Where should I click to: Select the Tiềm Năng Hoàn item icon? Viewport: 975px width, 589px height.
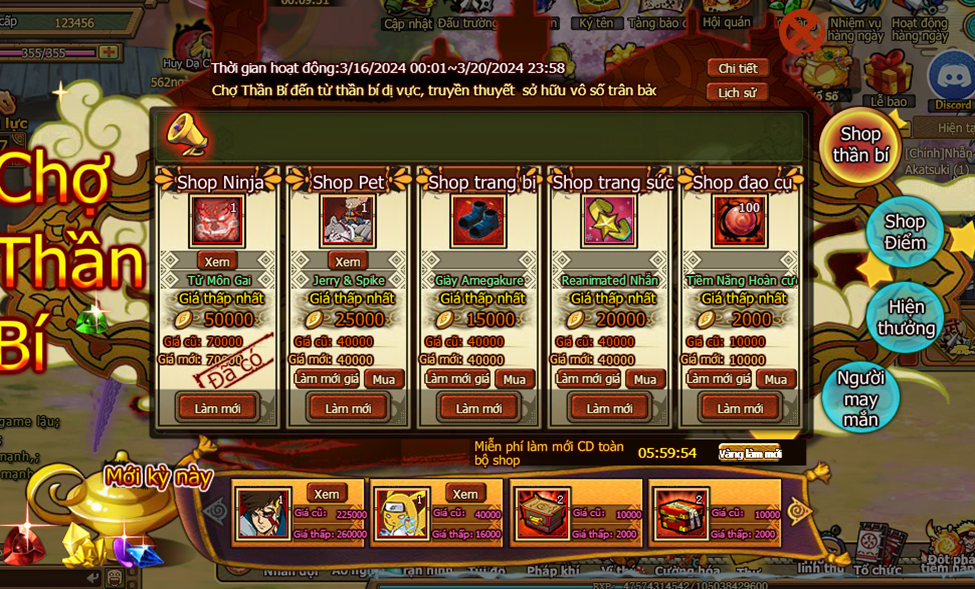[739, 221]
